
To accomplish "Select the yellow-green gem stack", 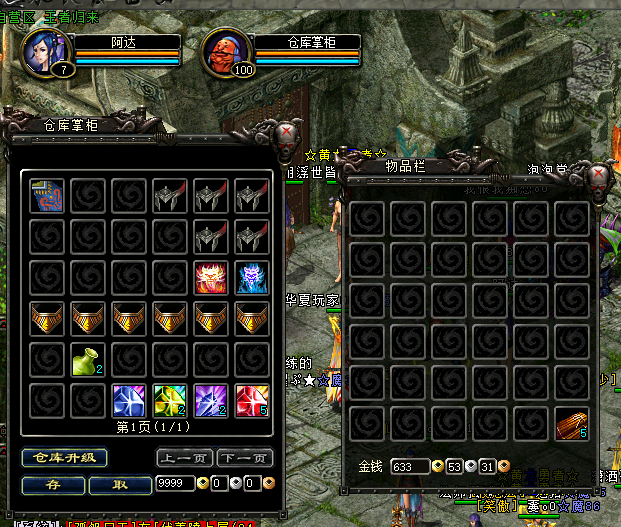I will point(169,400).
